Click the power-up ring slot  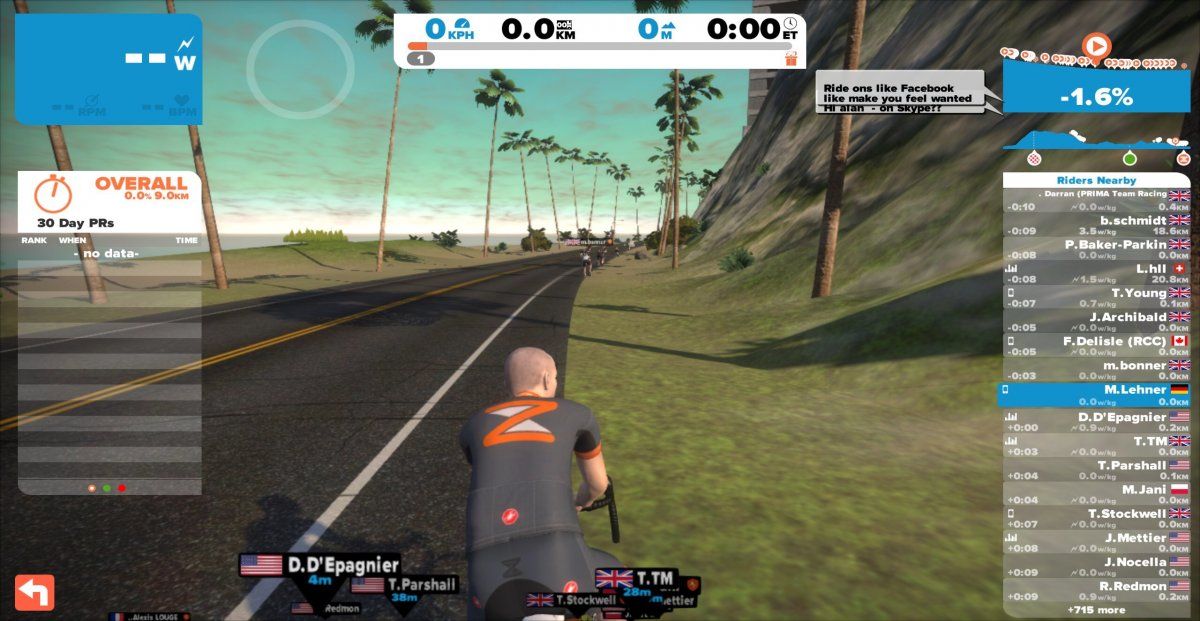[300, 67]
